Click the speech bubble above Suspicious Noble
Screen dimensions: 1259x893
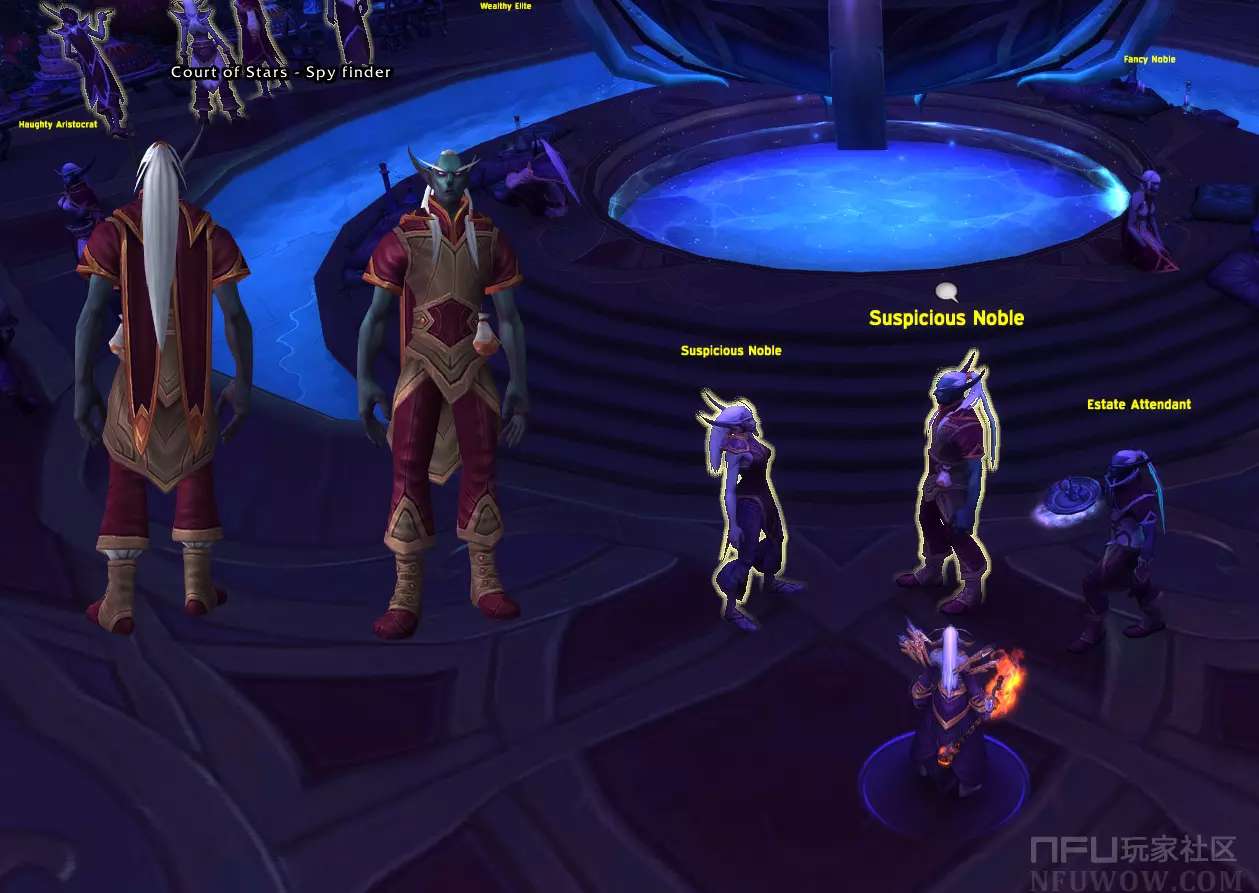(x=946, y=292)
